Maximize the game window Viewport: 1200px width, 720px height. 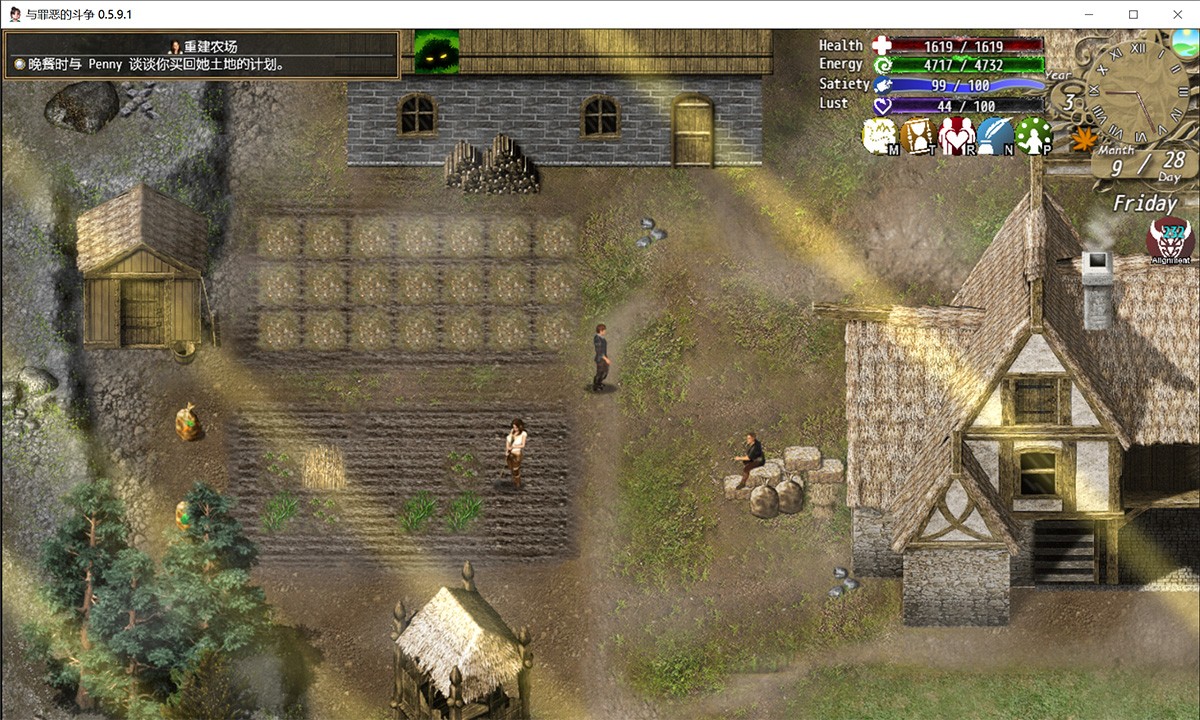1133,14
